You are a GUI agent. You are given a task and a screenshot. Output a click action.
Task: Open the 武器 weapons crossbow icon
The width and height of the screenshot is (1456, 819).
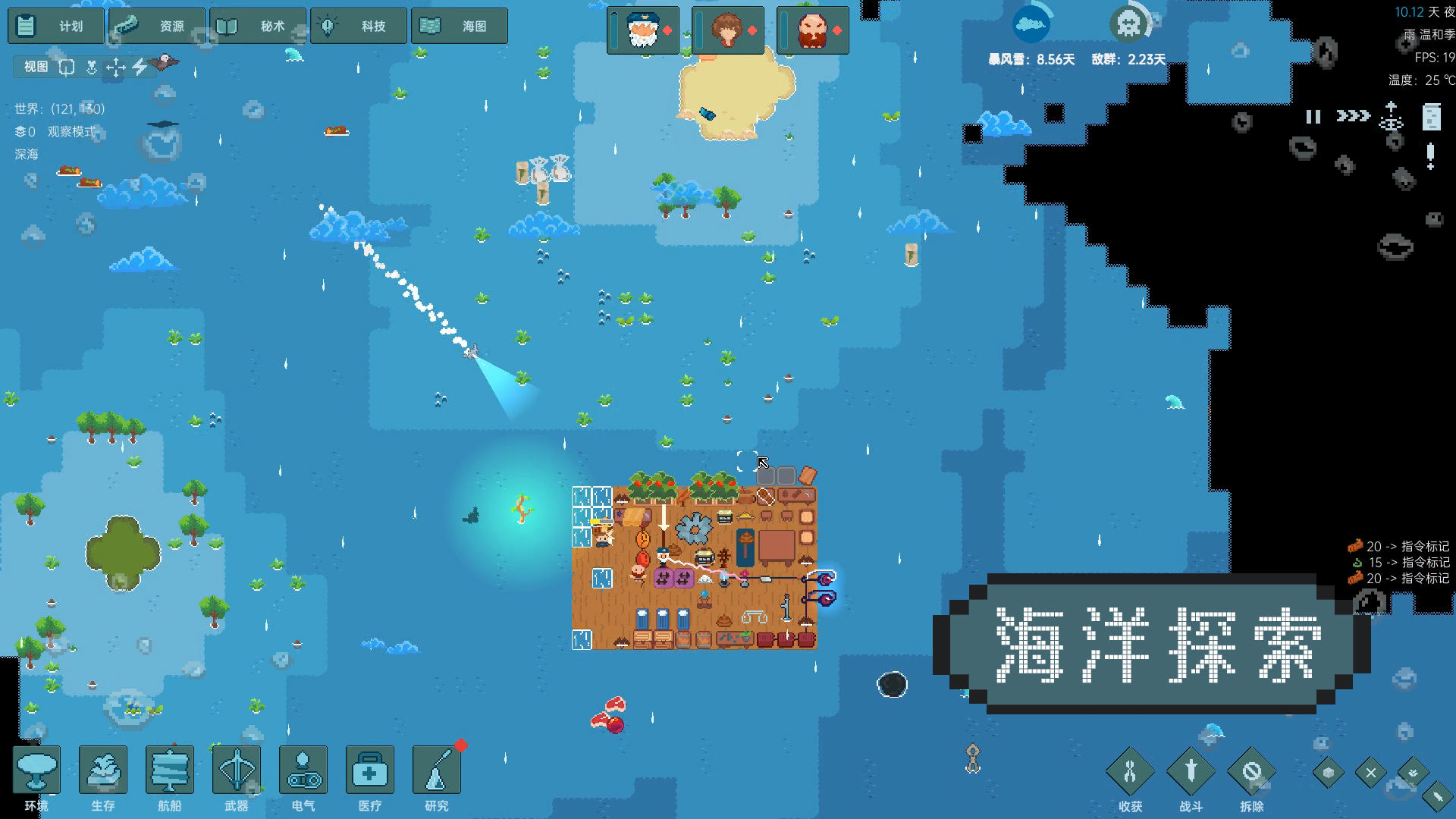pos(236,770)
